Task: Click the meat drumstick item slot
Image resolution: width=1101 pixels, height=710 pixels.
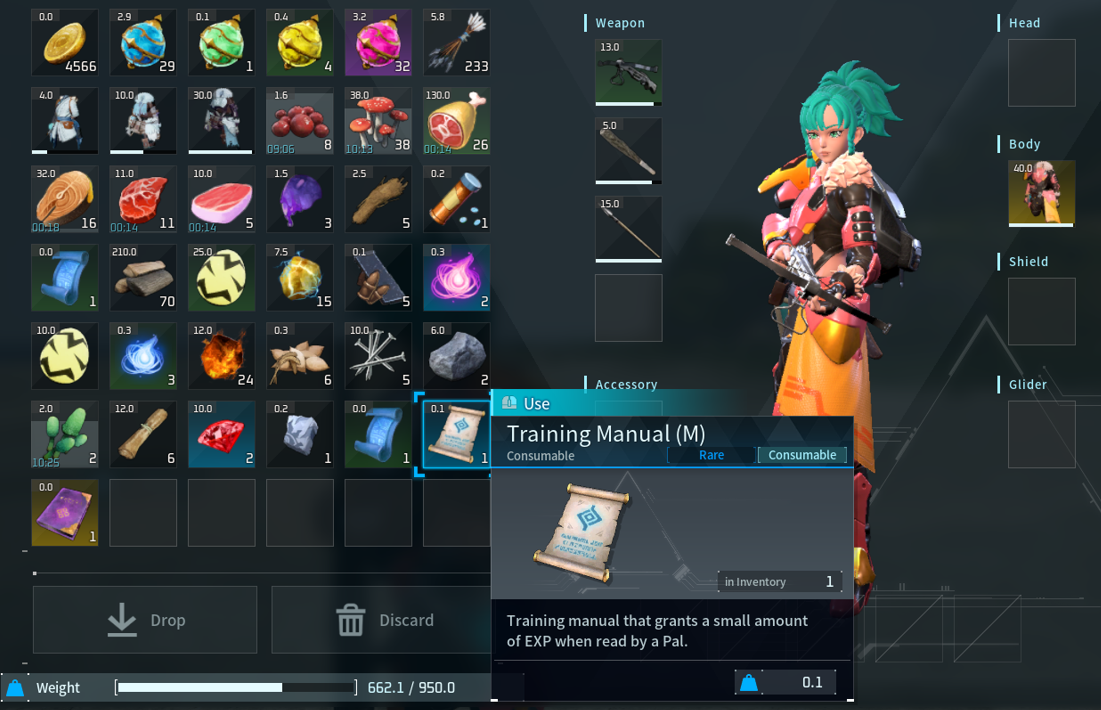Action: pyautogui.click(x=456, y=121)
